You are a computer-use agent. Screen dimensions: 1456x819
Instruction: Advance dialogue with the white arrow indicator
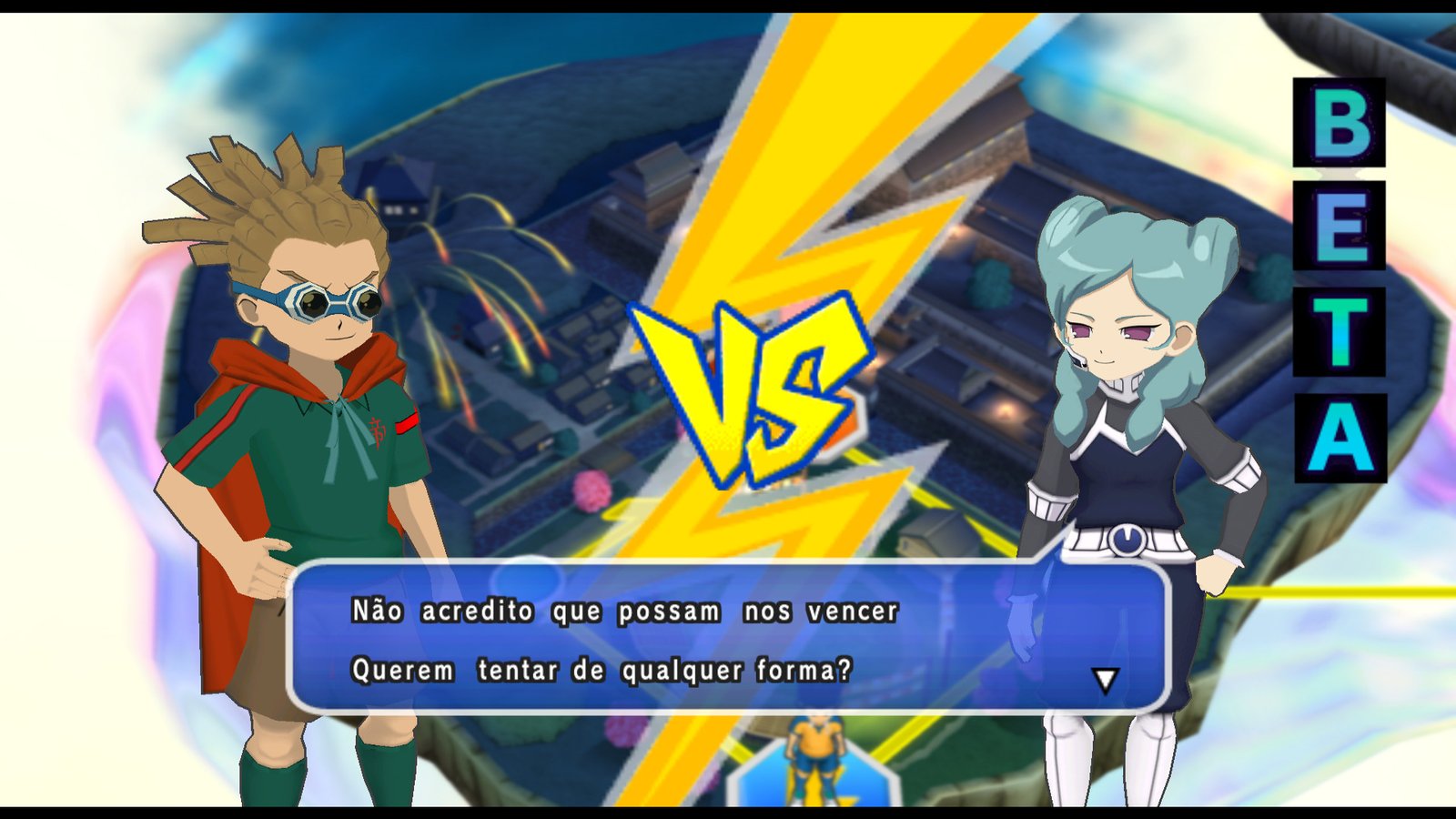click(1105, 680)
